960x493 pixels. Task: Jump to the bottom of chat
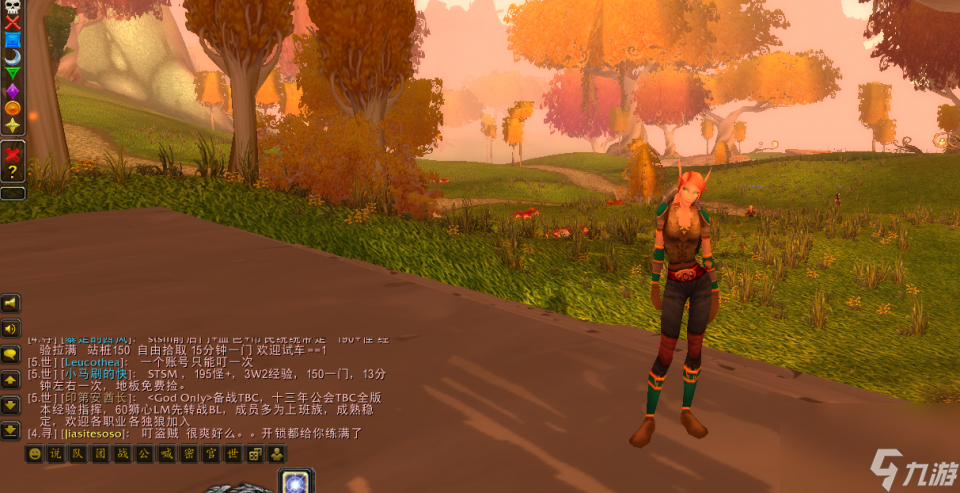point(11,430)
